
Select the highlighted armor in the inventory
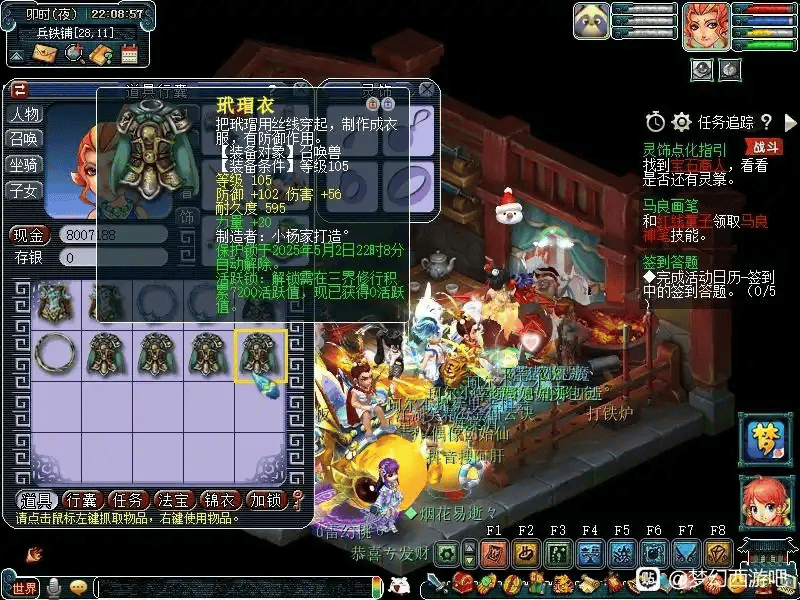coord(260,356)
